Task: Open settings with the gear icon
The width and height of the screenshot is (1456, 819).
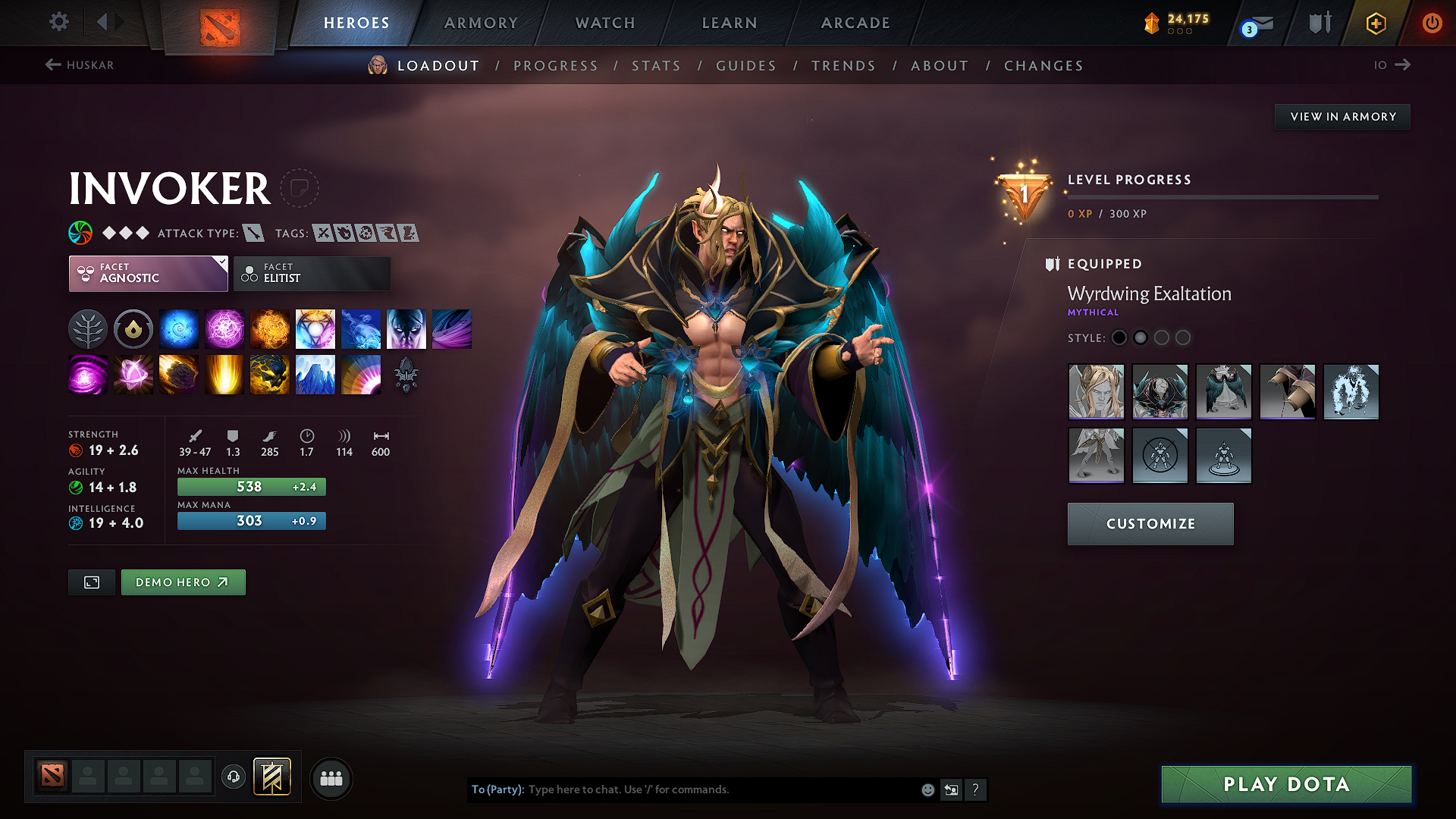Action: pyautogui.click(x=58, y=23)
